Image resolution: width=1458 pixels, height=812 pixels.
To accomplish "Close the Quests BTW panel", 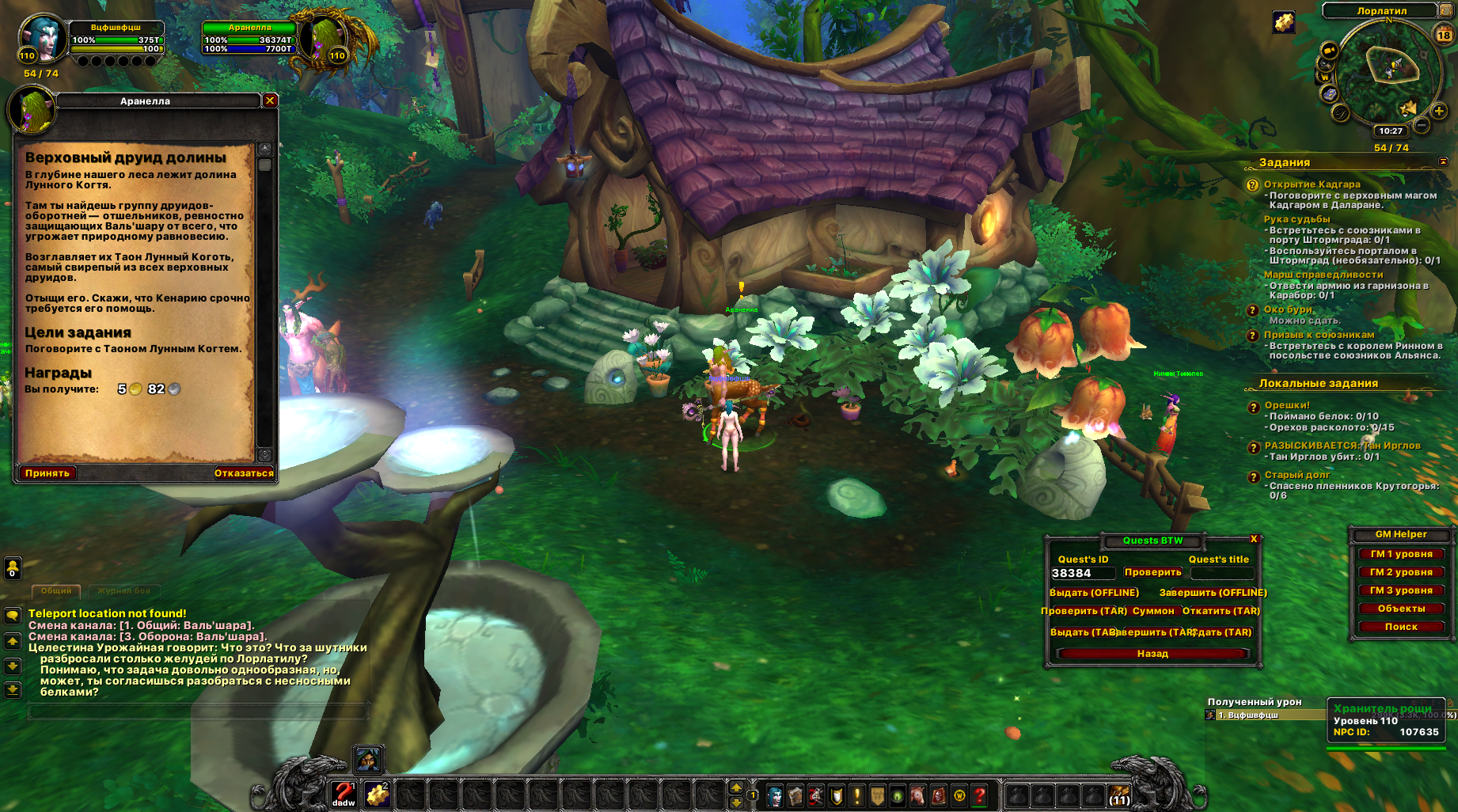I will 1254,539.
